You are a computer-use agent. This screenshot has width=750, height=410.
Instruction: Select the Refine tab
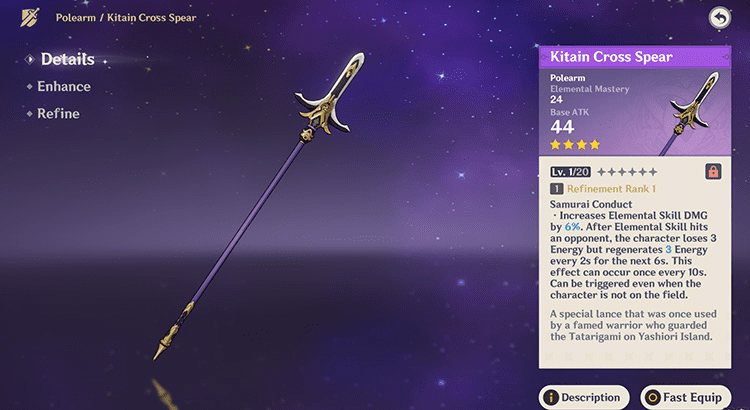click(x=58, y=114)
